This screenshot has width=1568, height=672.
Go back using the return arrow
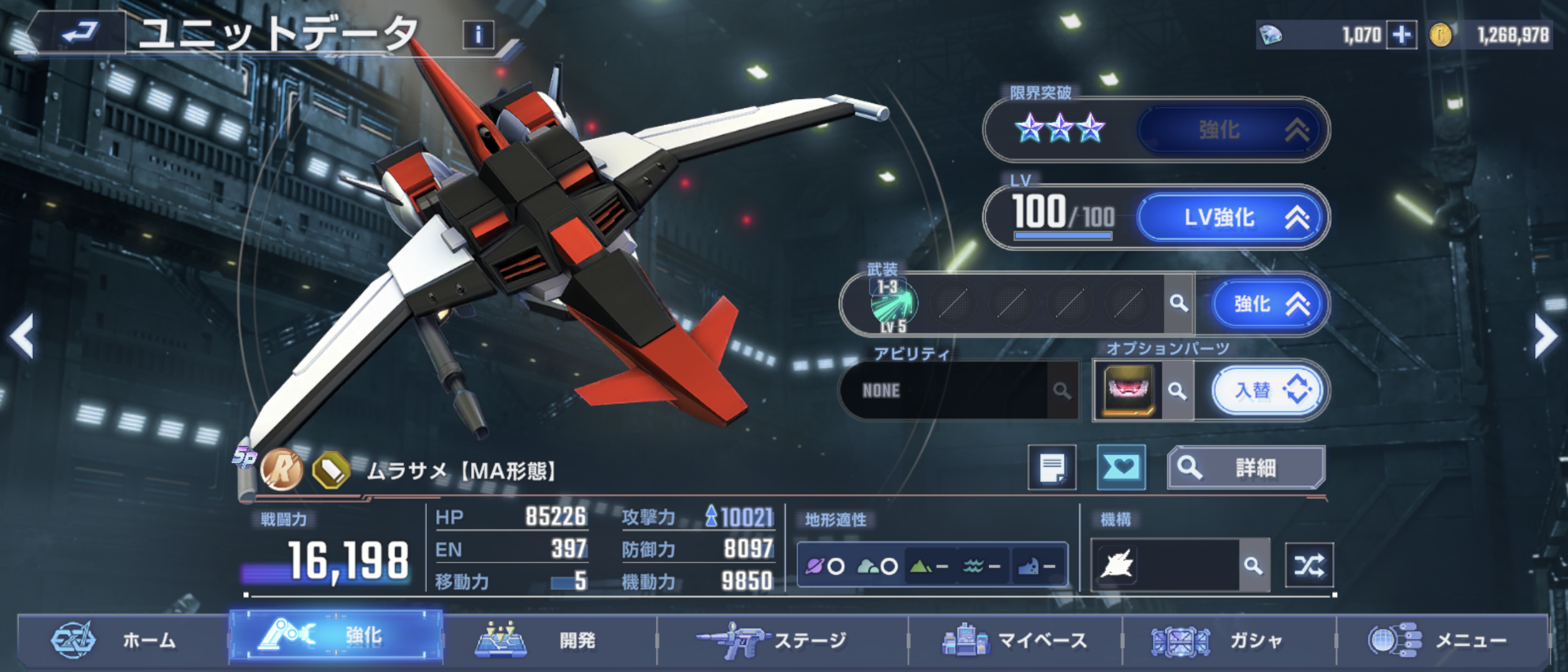pos(80,32)
